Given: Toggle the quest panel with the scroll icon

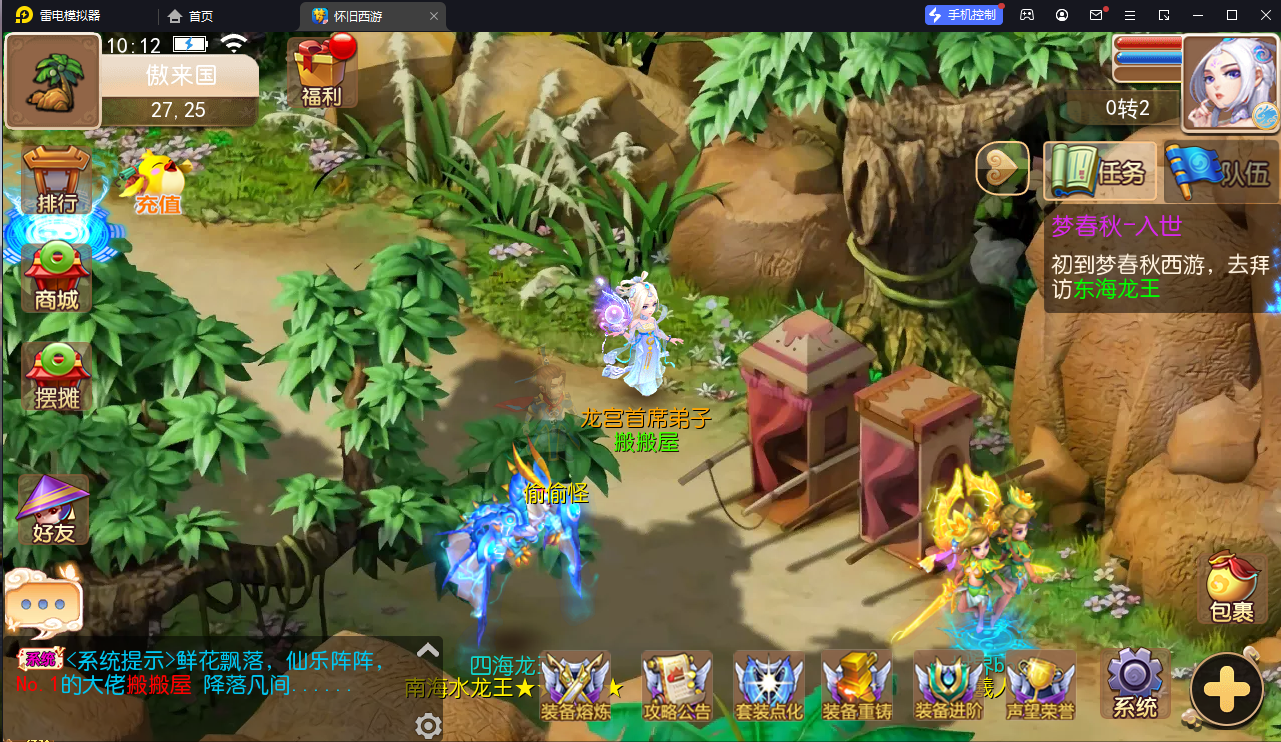Looking at the screenshot, I should [x=1002, y=167].
